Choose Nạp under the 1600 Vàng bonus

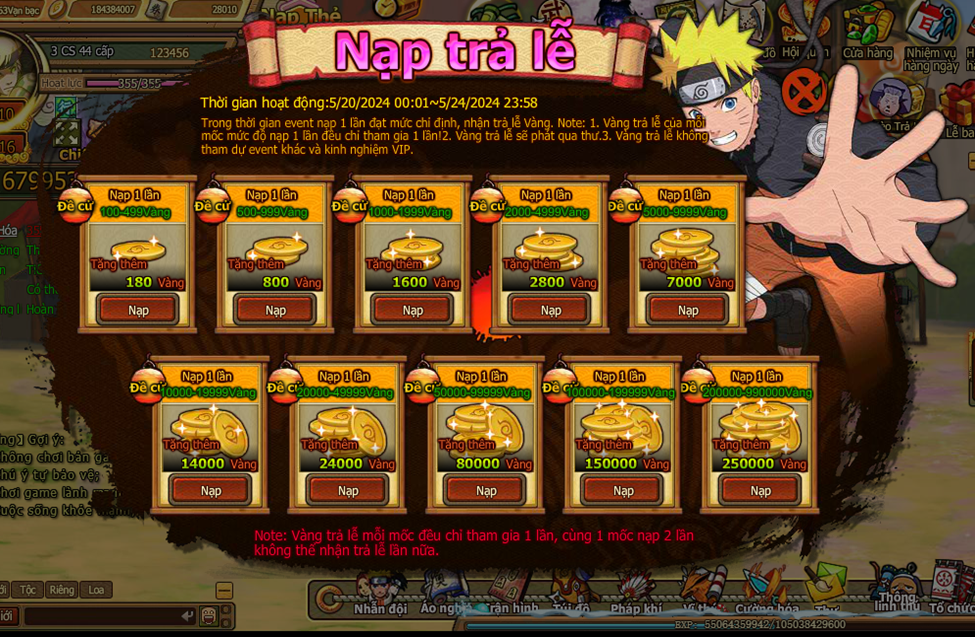tap(413, 310)
